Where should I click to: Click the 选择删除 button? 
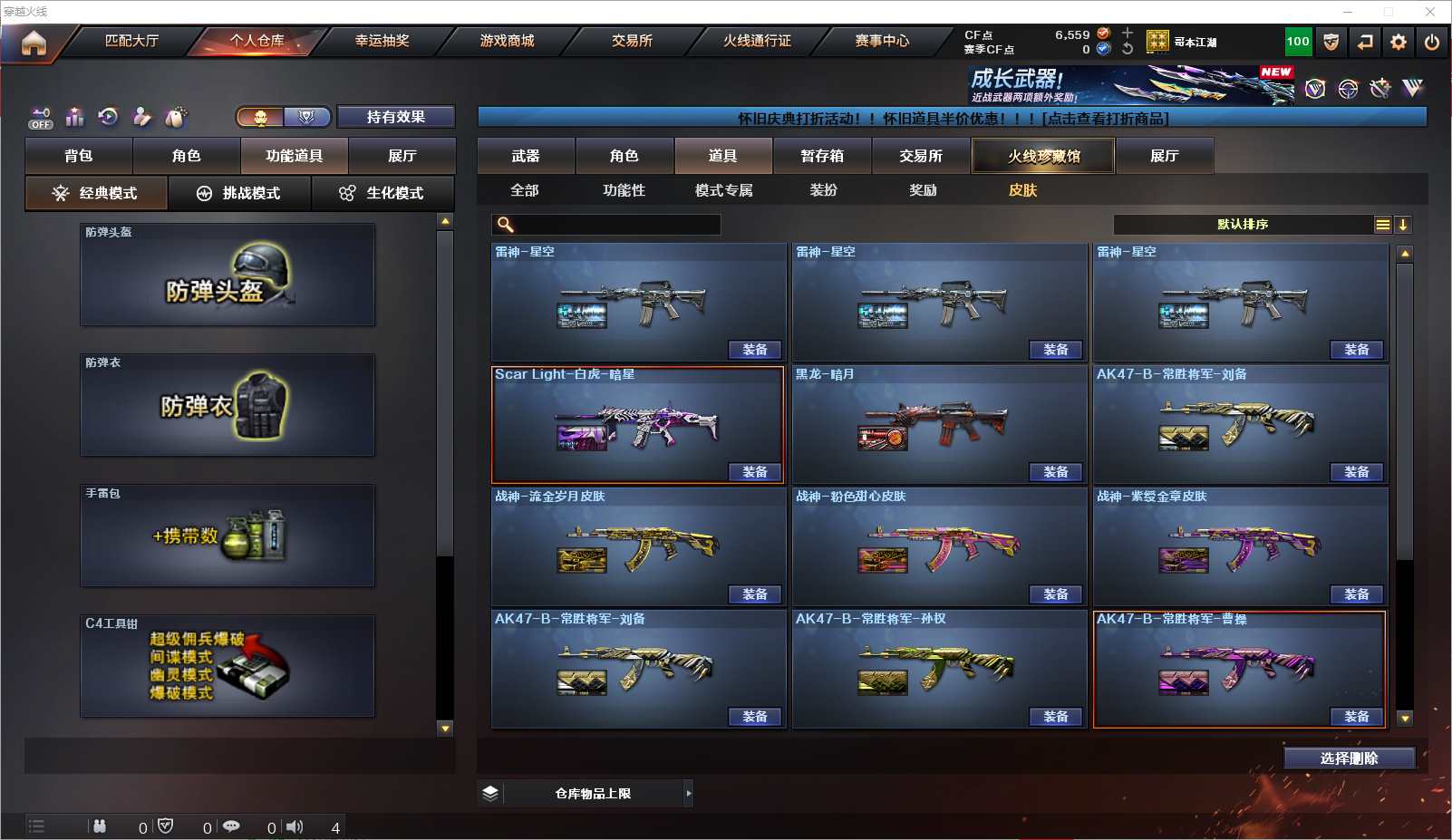1349,758
